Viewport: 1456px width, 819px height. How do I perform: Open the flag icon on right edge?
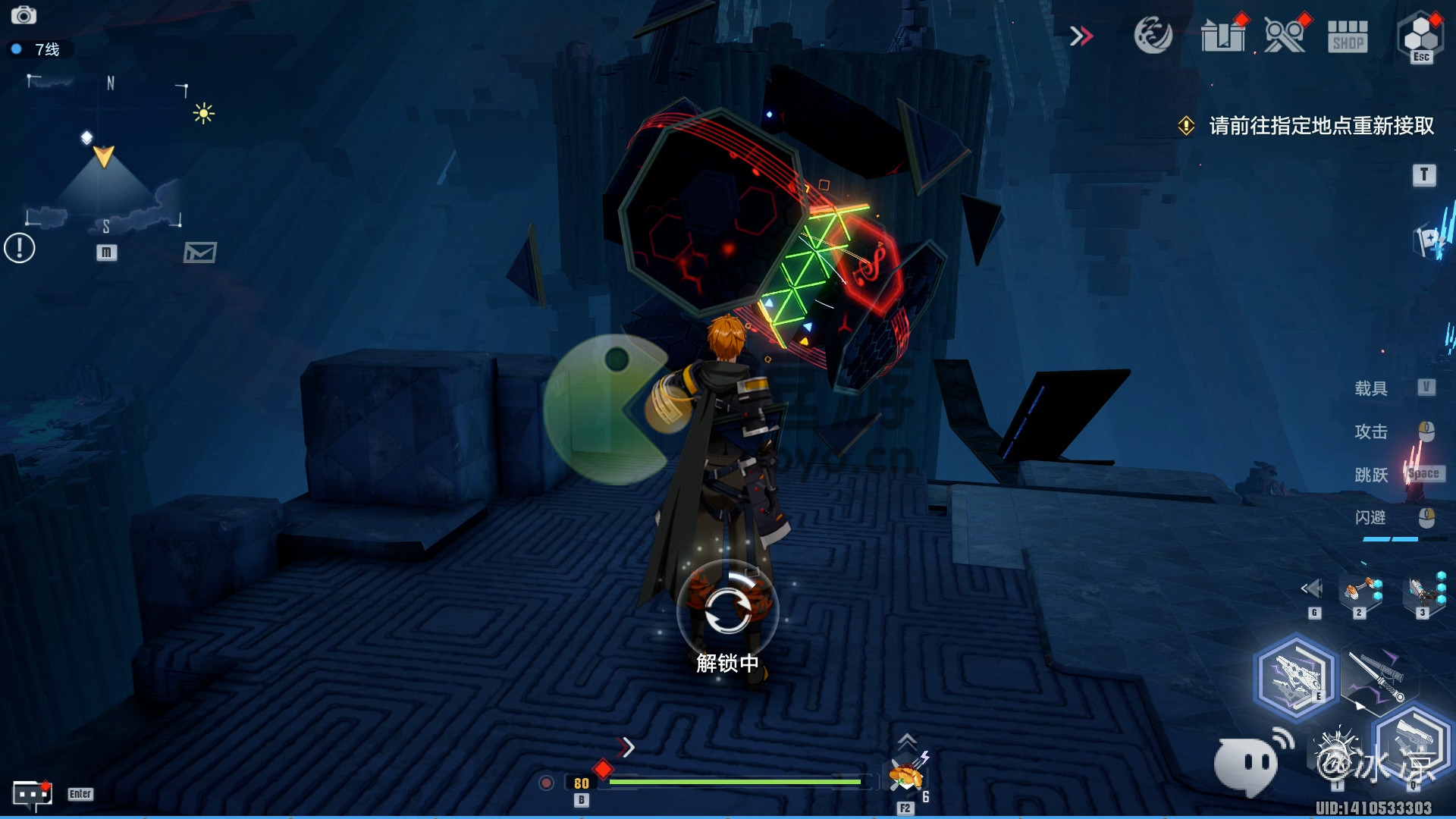[1430, 242]
